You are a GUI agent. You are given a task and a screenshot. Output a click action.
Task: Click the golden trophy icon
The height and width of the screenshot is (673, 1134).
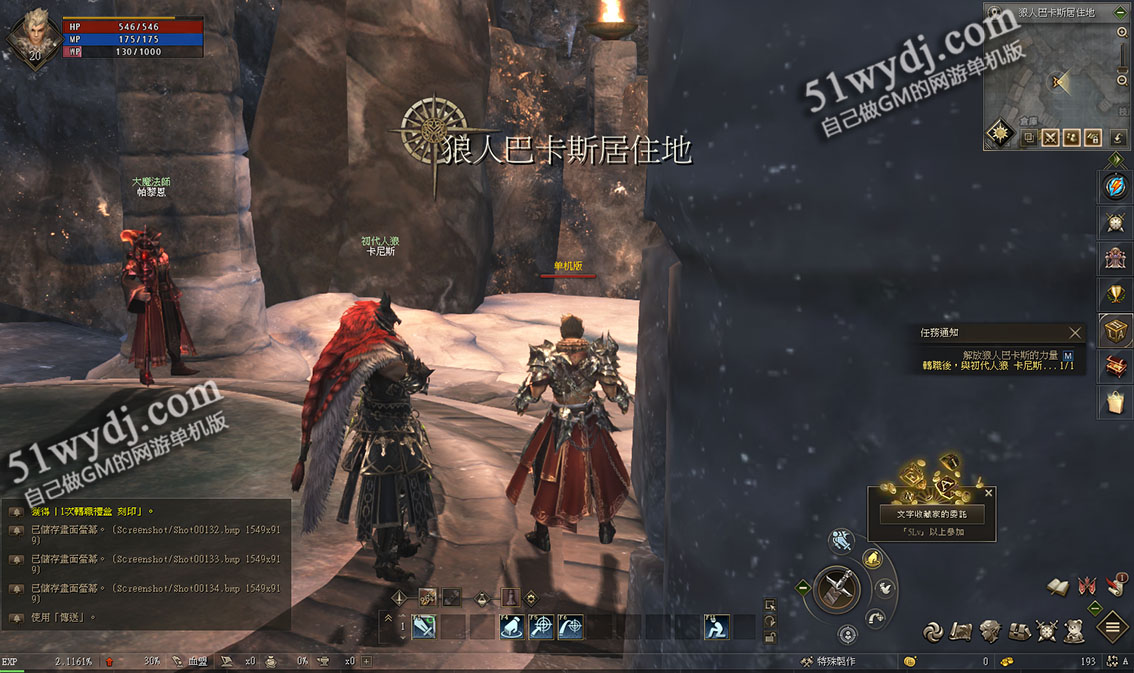coord(1114,293)
